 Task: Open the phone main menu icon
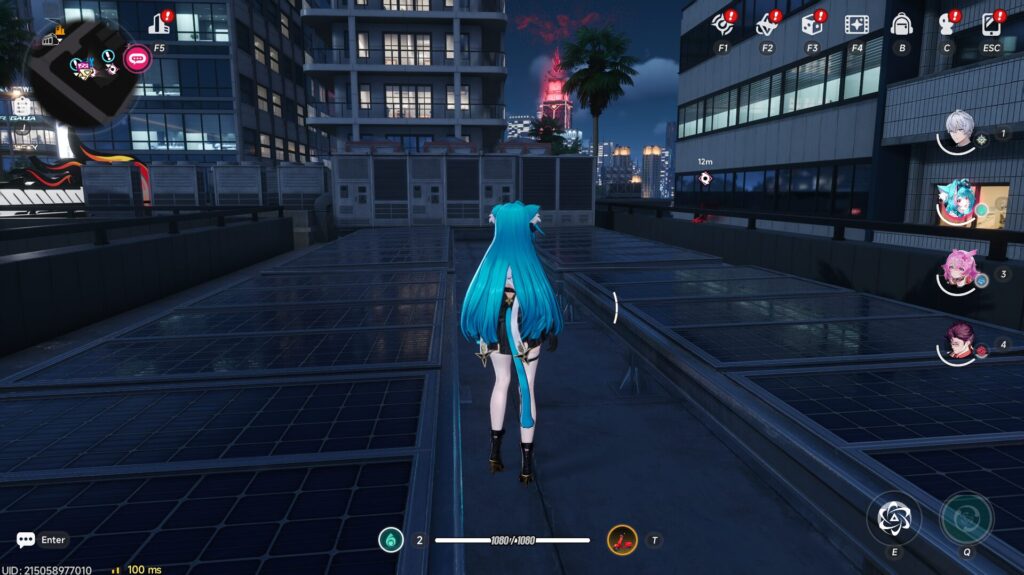pos(991,24)
